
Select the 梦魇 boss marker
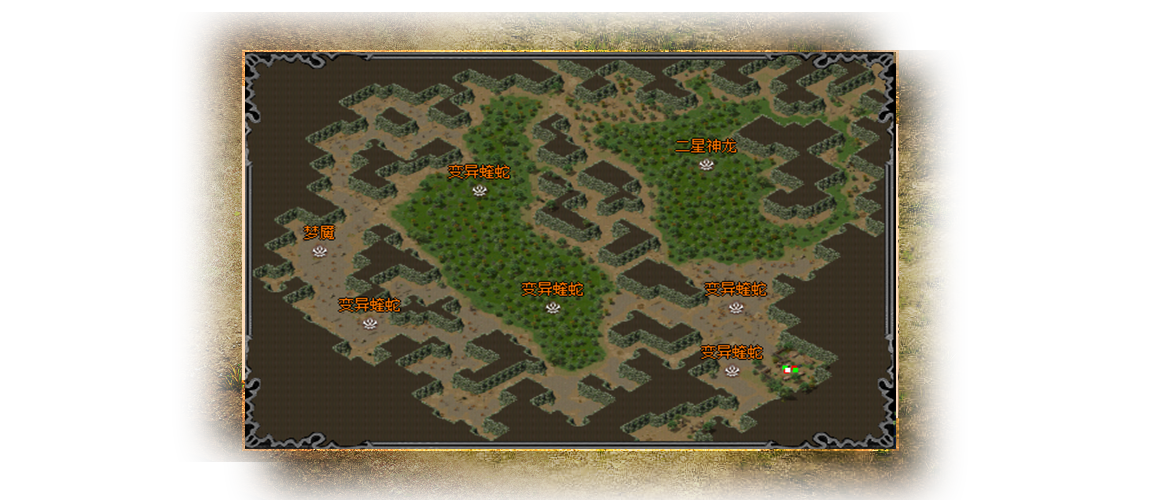tap(320, 251)
